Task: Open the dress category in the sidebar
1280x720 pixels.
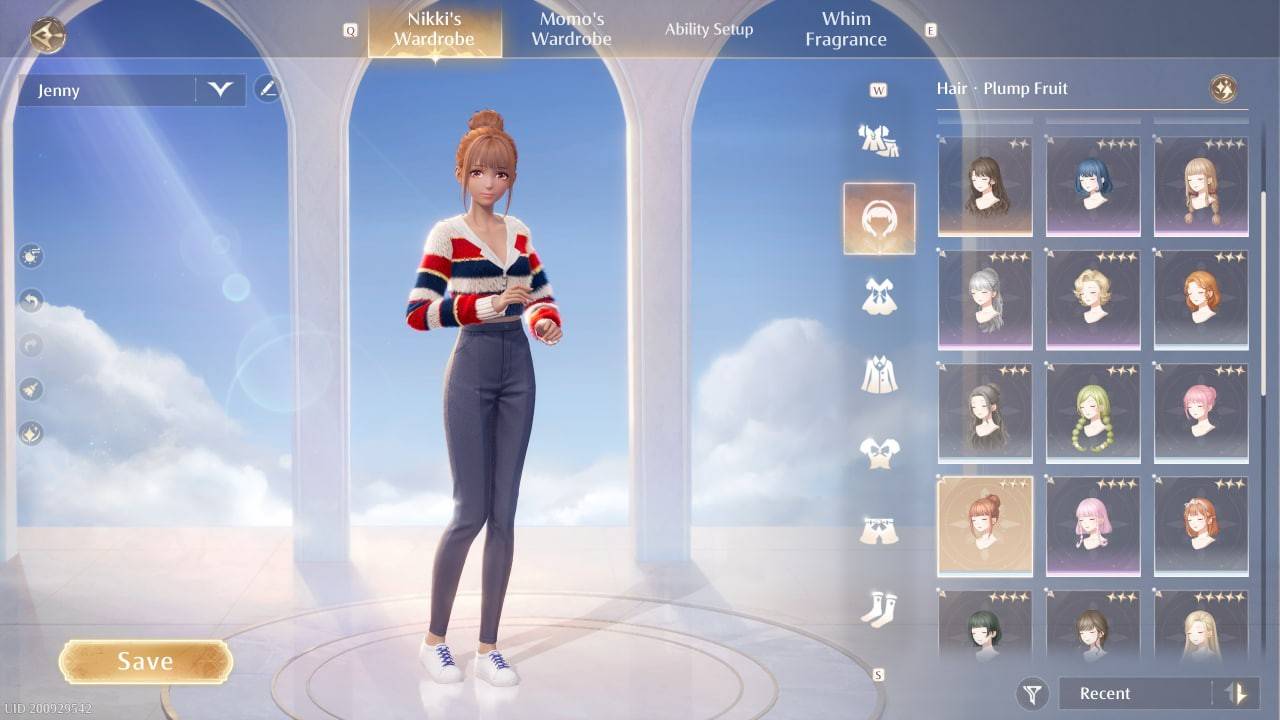Action: coord(879,295)
